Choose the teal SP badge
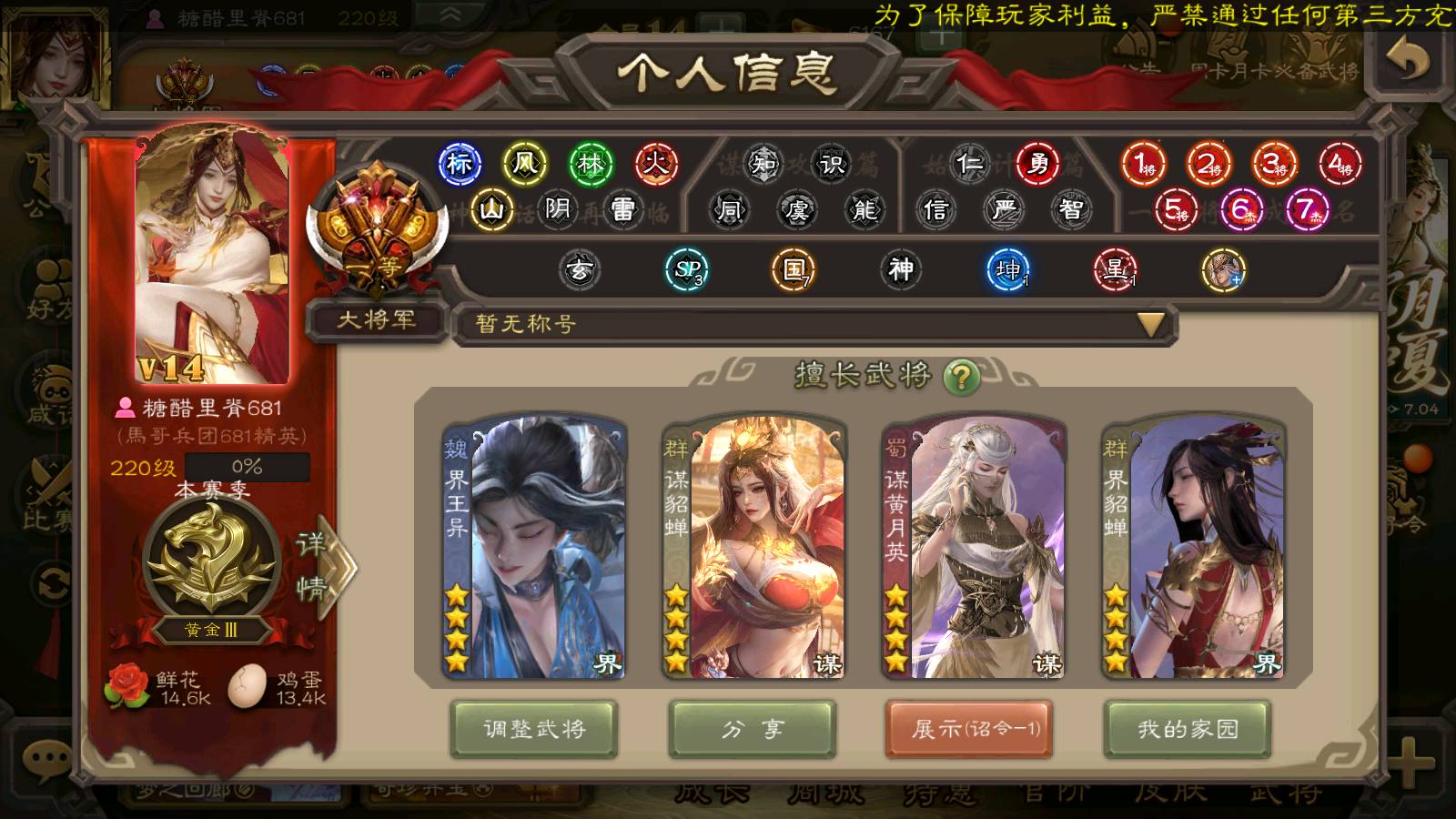 tap(687, 269)
